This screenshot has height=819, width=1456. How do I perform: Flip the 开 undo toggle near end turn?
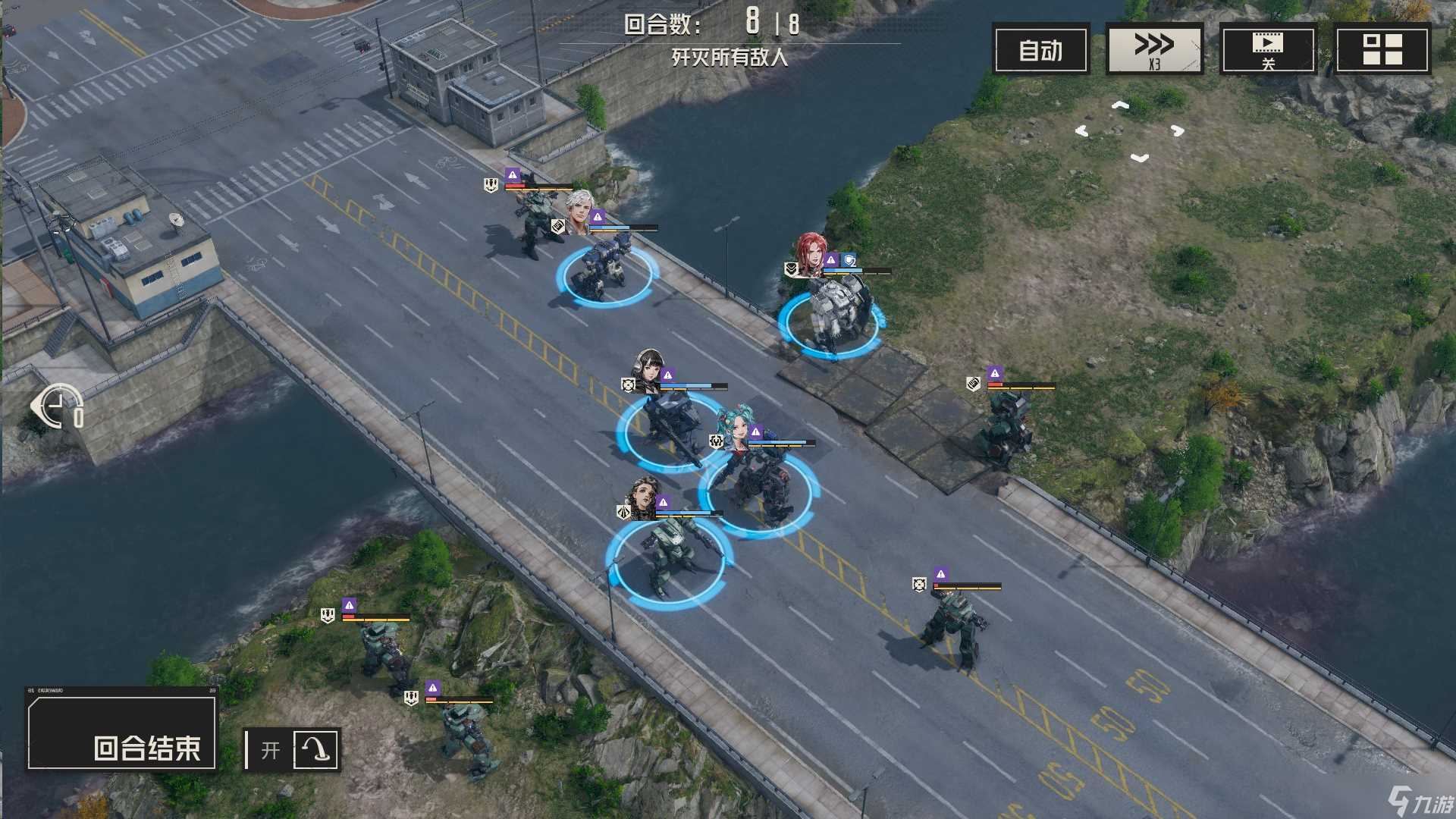point(271,749)
